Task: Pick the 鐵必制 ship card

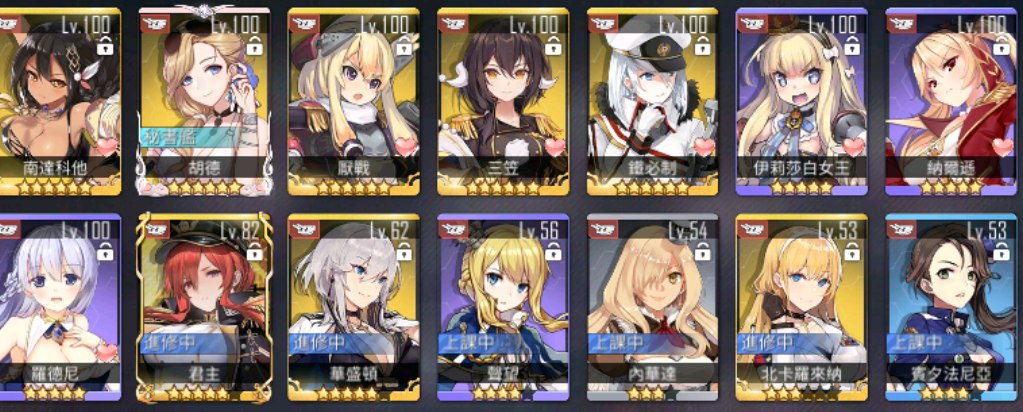Action: [x=651, y=100]
